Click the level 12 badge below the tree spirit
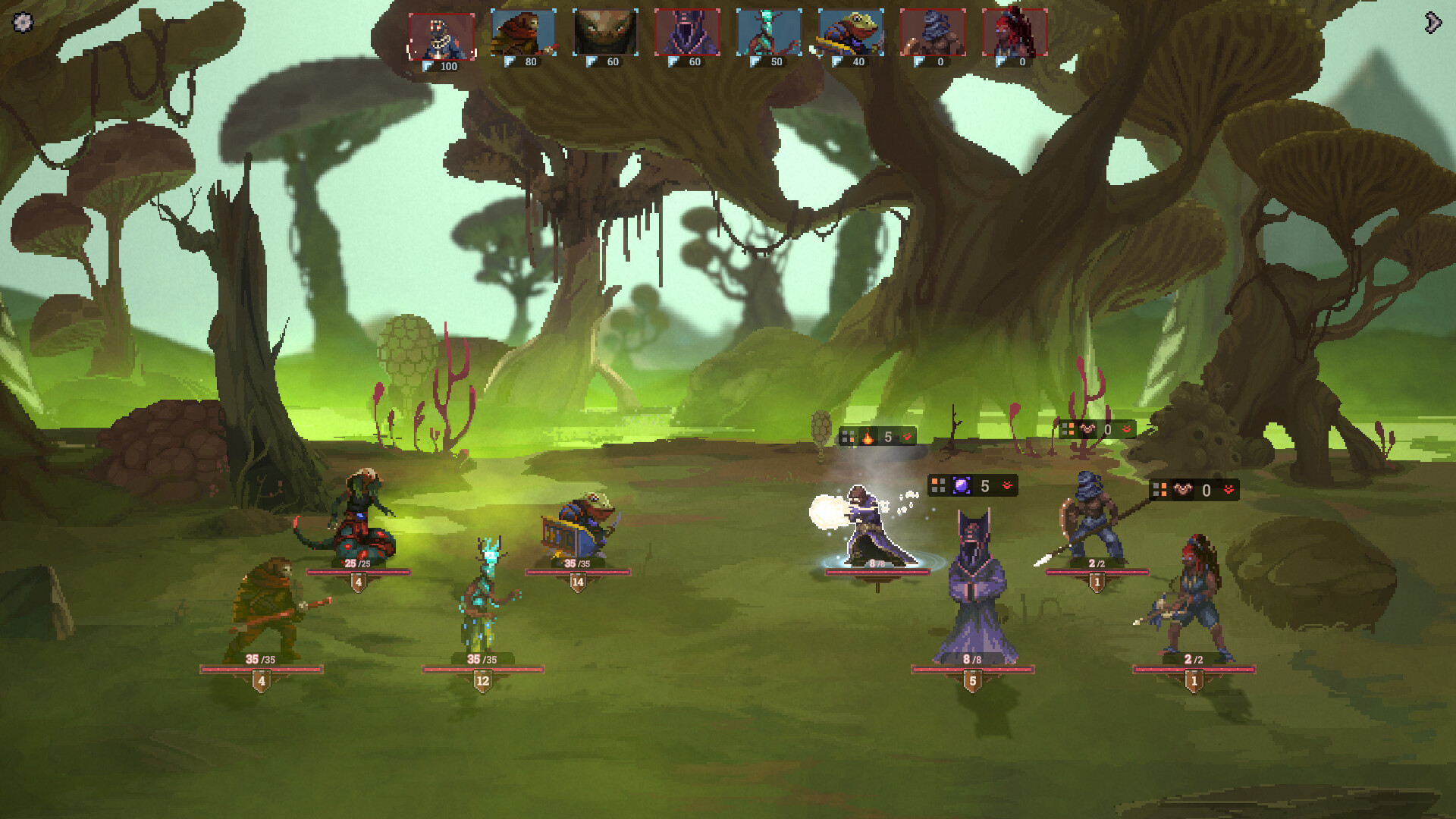This screenshot has height=819, width=1456. (482, 682)
